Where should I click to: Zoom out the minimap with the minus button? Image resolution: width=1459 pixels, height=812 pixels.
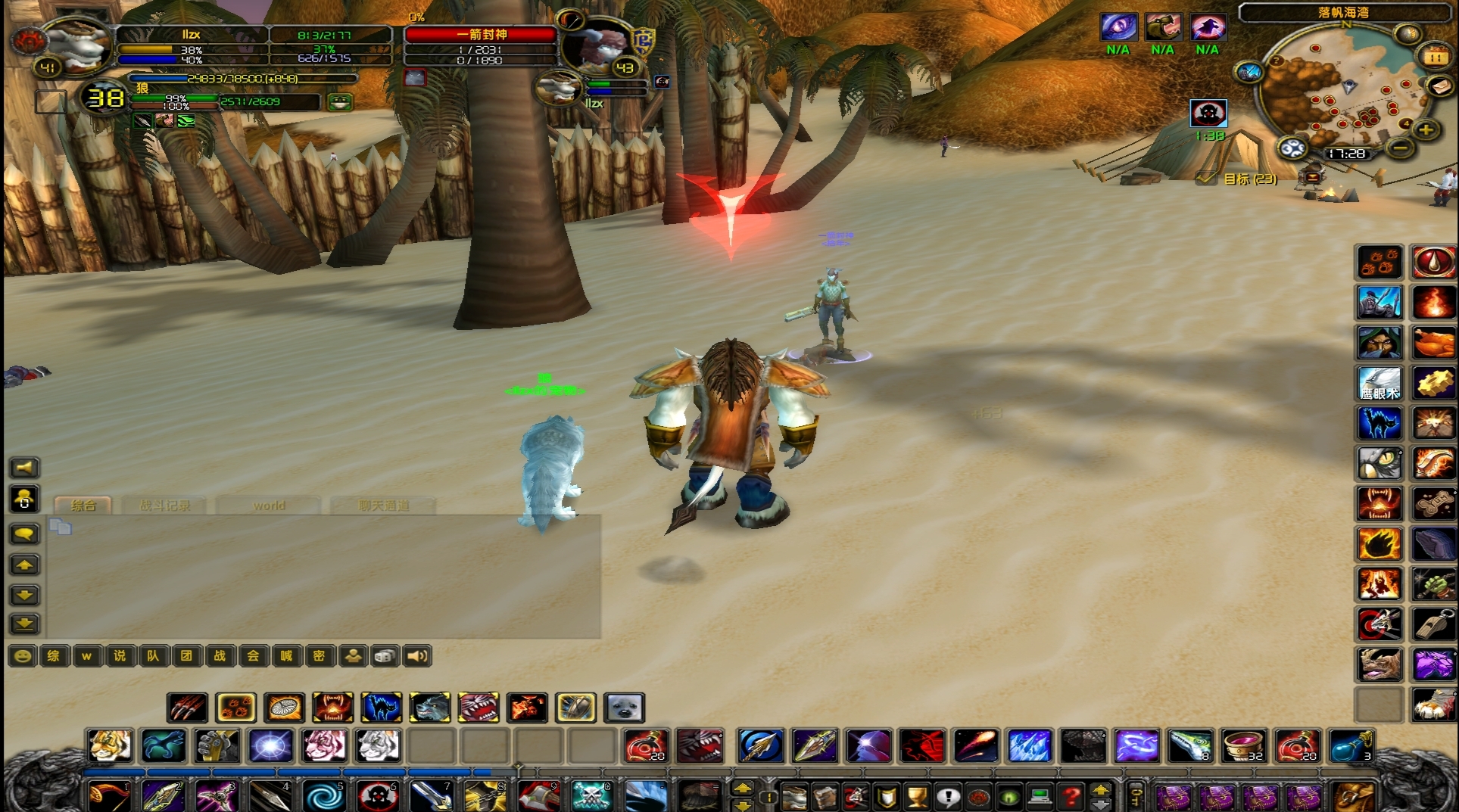click(1400, 148)
